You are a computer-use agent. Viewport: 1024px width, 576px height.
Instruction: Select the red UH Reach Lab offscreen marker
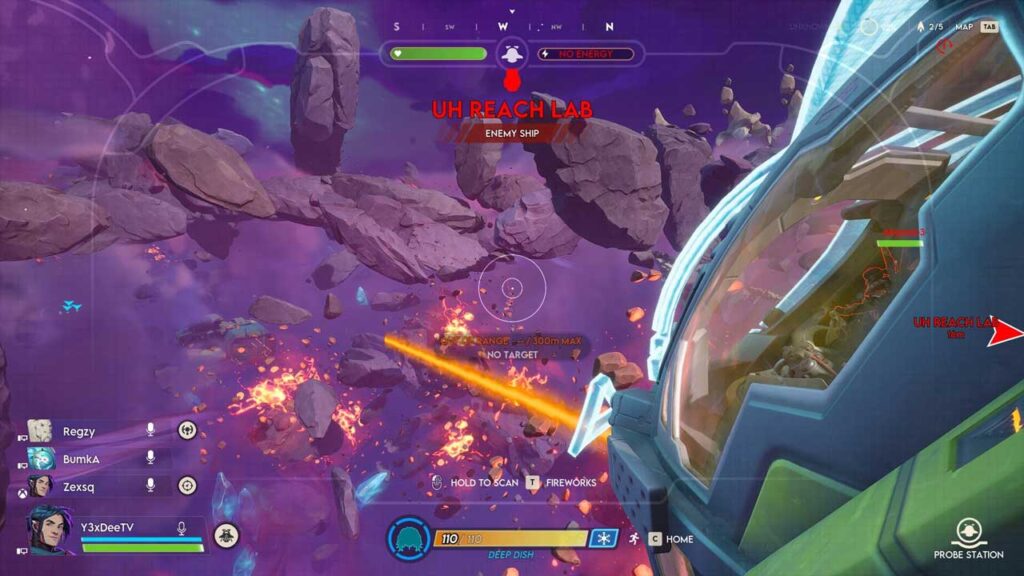pos(1005,334)
